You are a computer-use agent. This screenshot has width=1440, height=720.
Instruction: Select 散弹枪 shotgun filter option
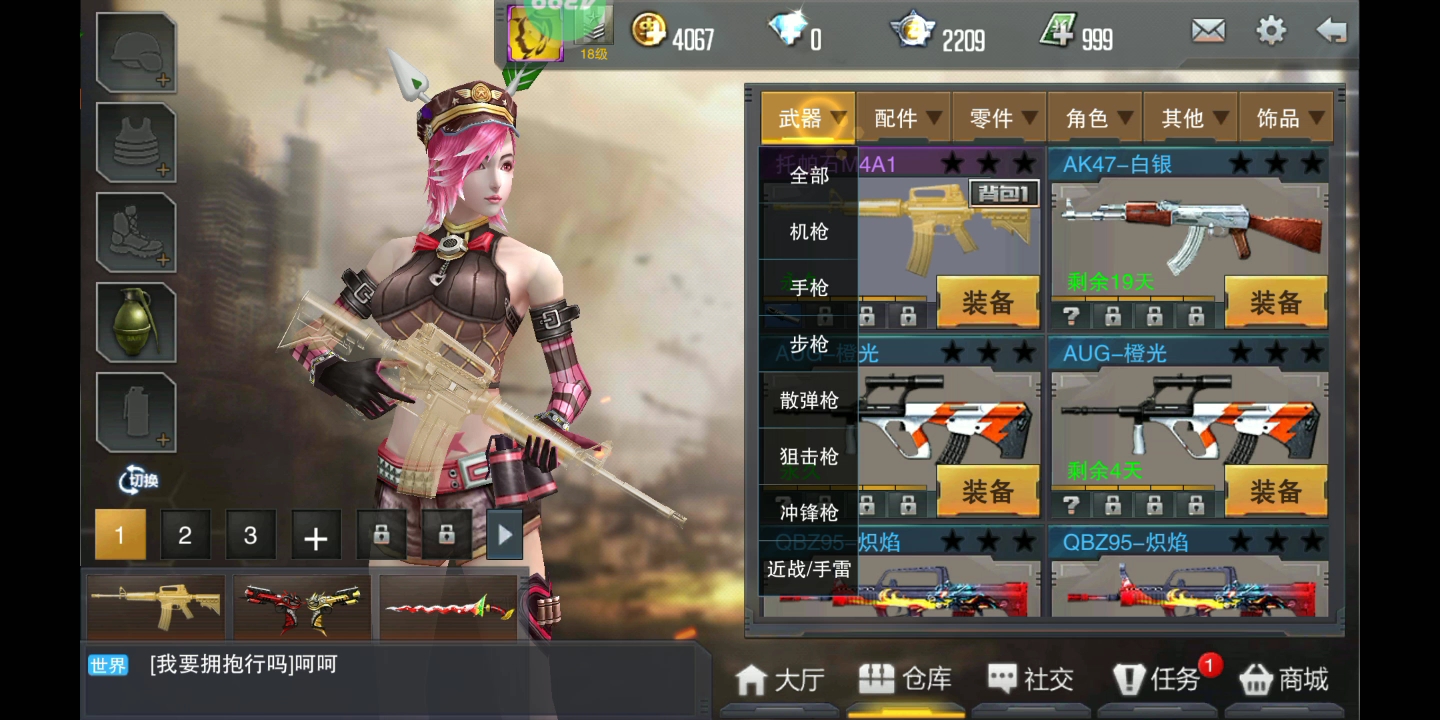pos(809,401)
